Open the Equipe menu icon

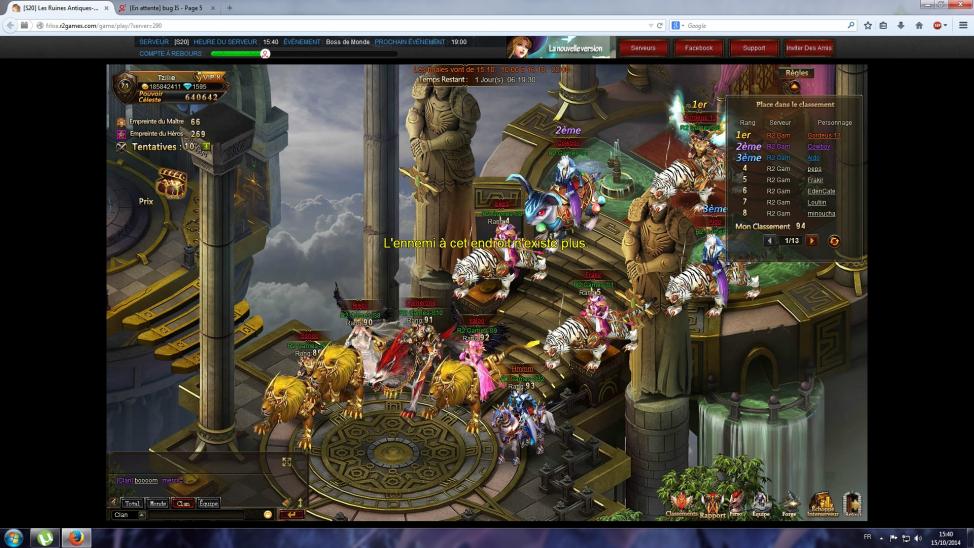tap(761, 502)
